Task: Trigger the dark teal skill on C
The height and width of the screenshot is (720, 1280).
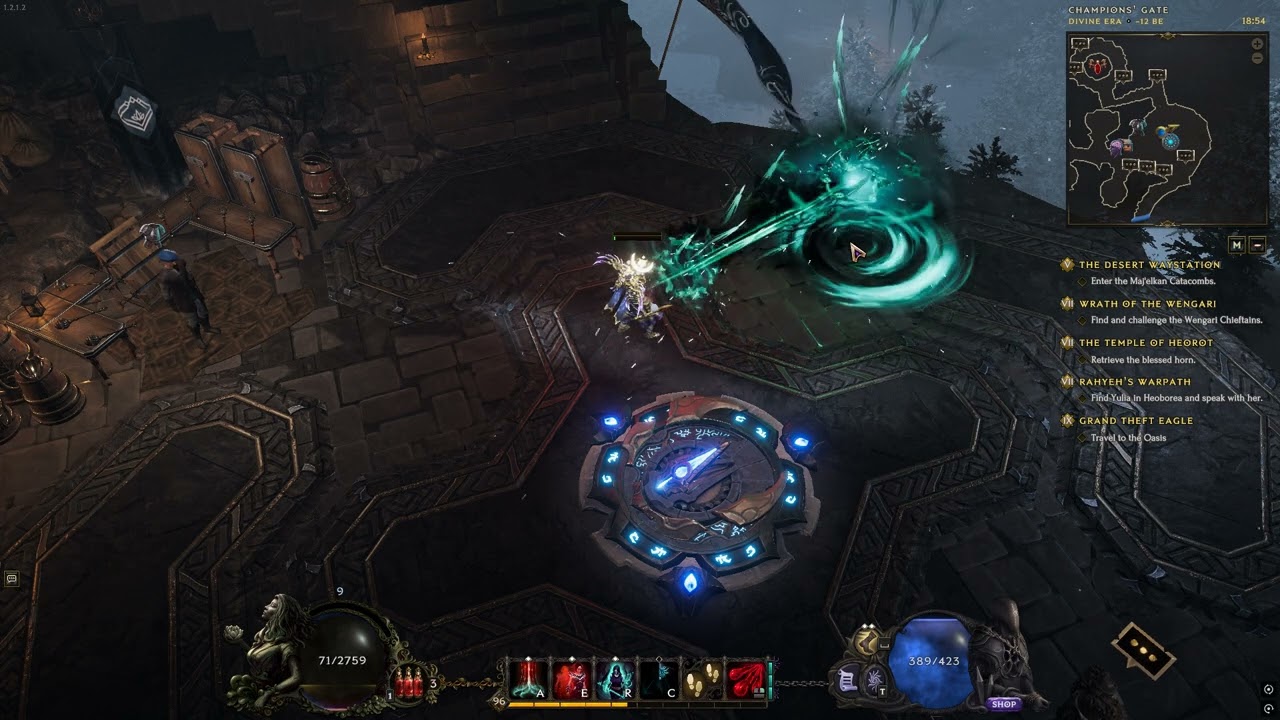Action: point(657,680)
